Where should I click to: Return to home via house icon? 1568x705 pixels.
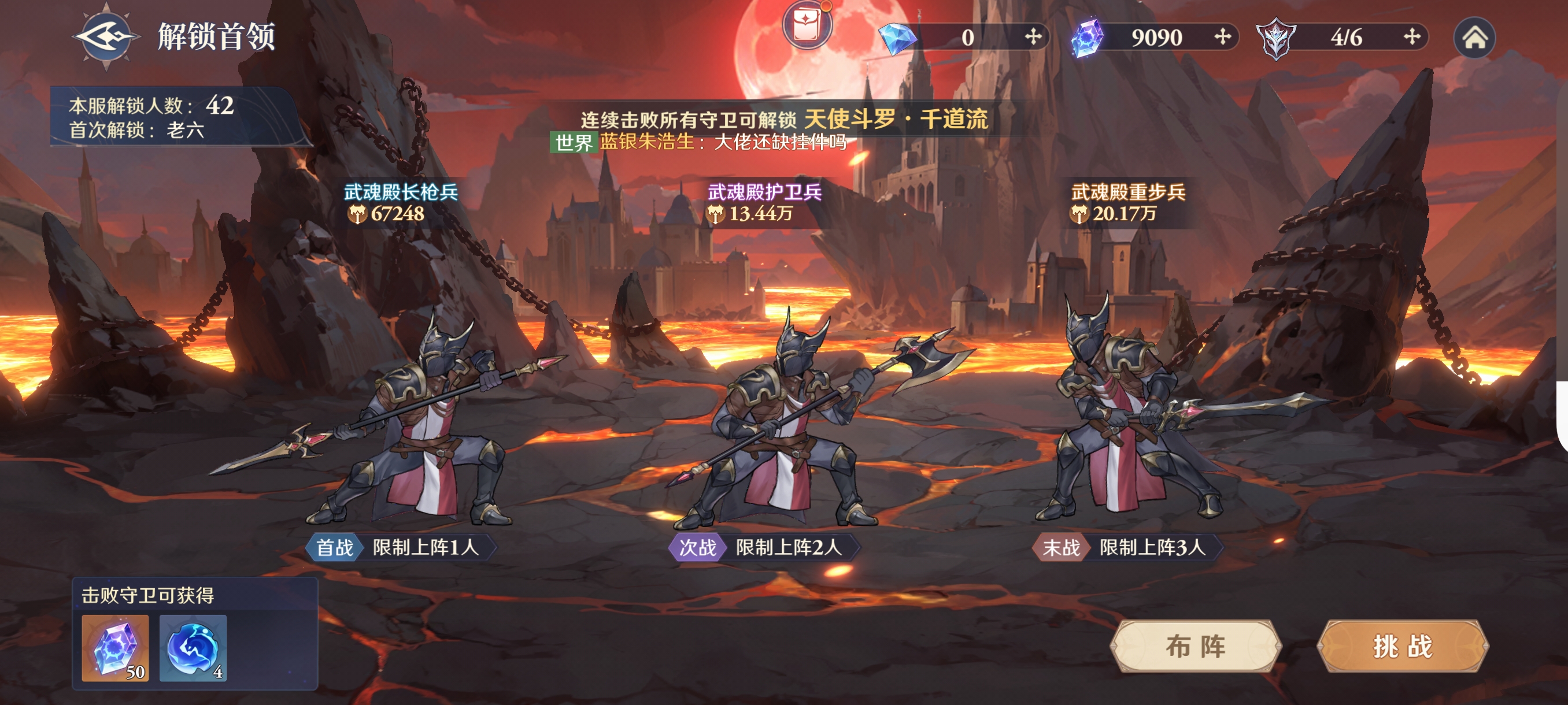[1474, 38]
